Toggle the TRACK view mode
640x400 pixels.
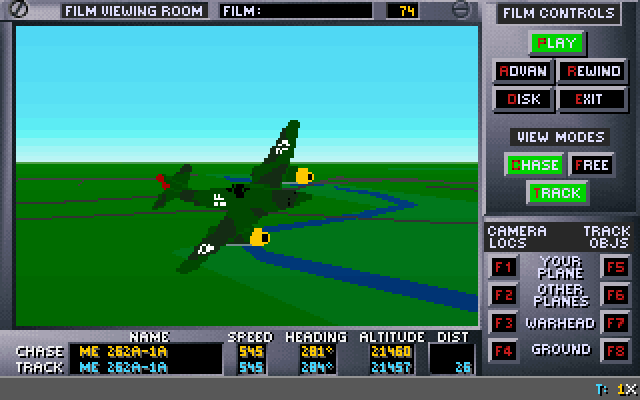coord(557,192)
